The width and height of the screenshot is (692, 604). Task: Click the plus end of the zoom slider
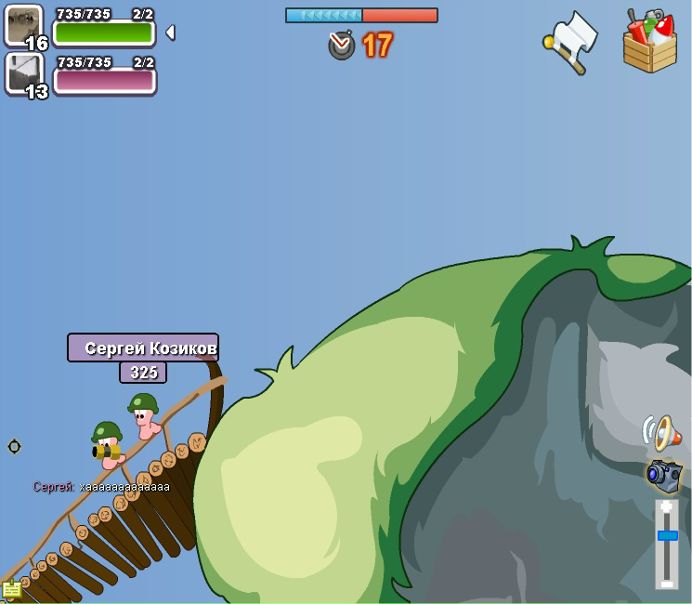click(x=667, y=507)
